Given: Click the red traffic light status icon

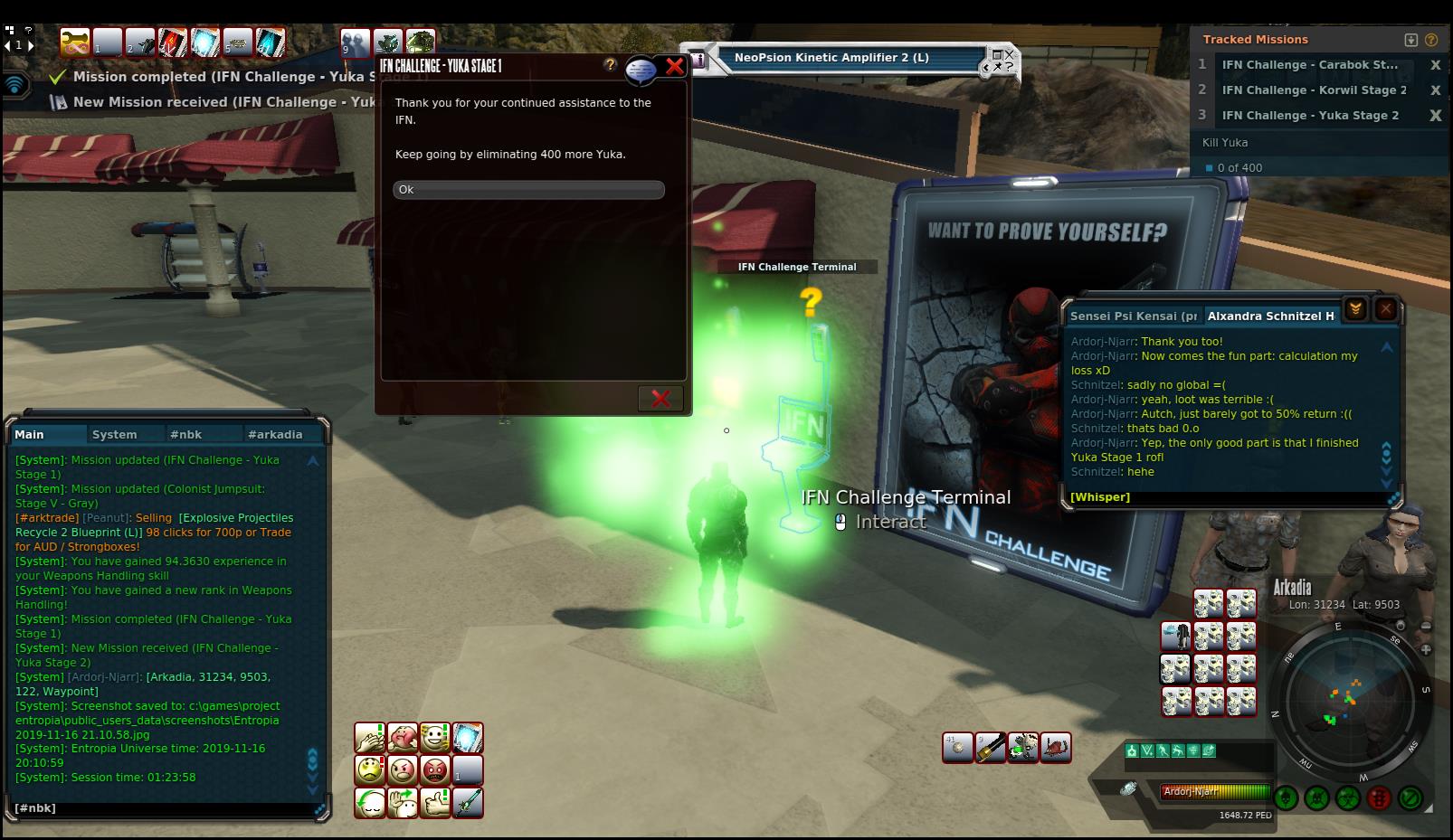Looking at the screenshot, I should 1379,798.
